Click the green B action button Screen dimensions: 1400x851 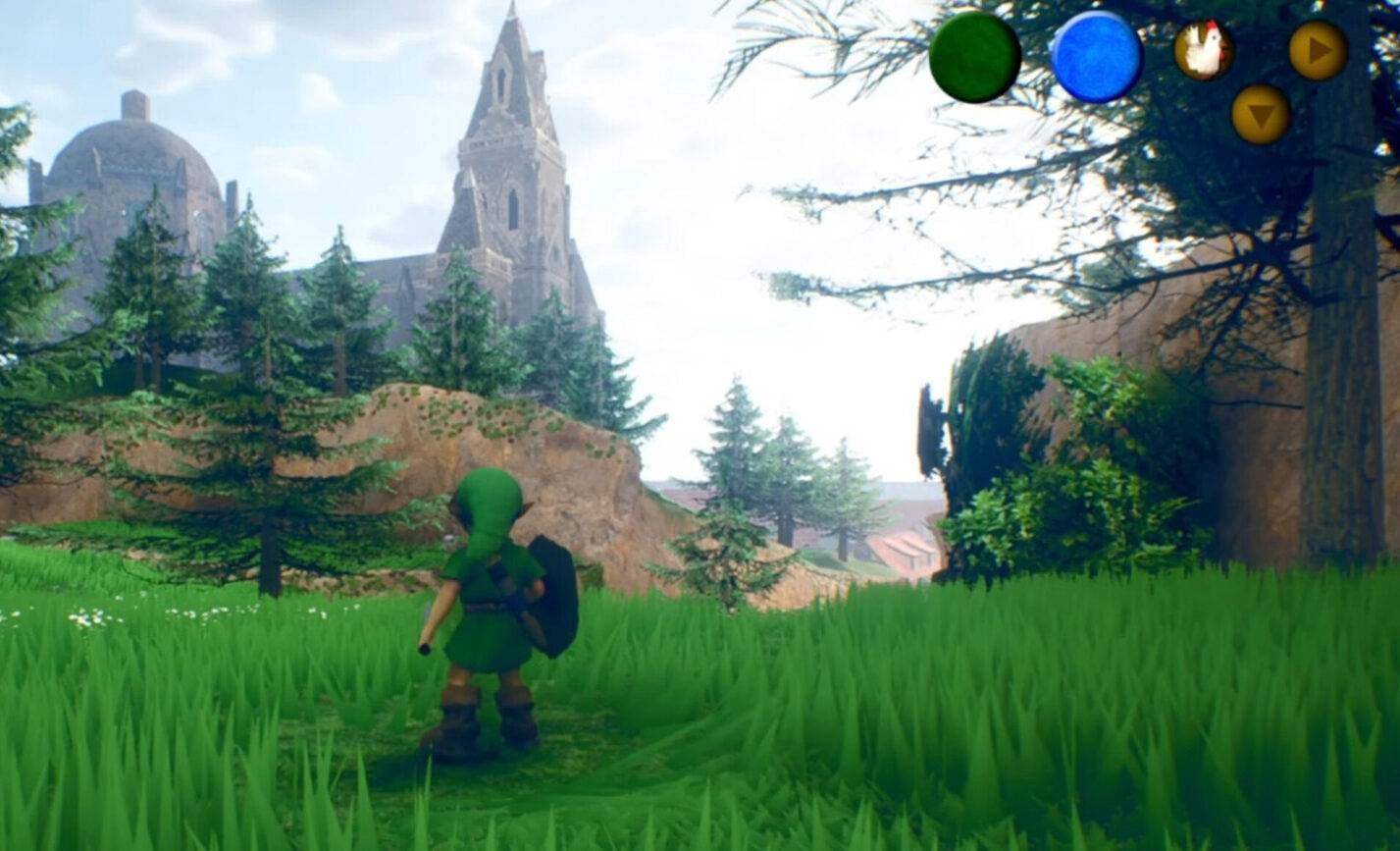point(974,57)
